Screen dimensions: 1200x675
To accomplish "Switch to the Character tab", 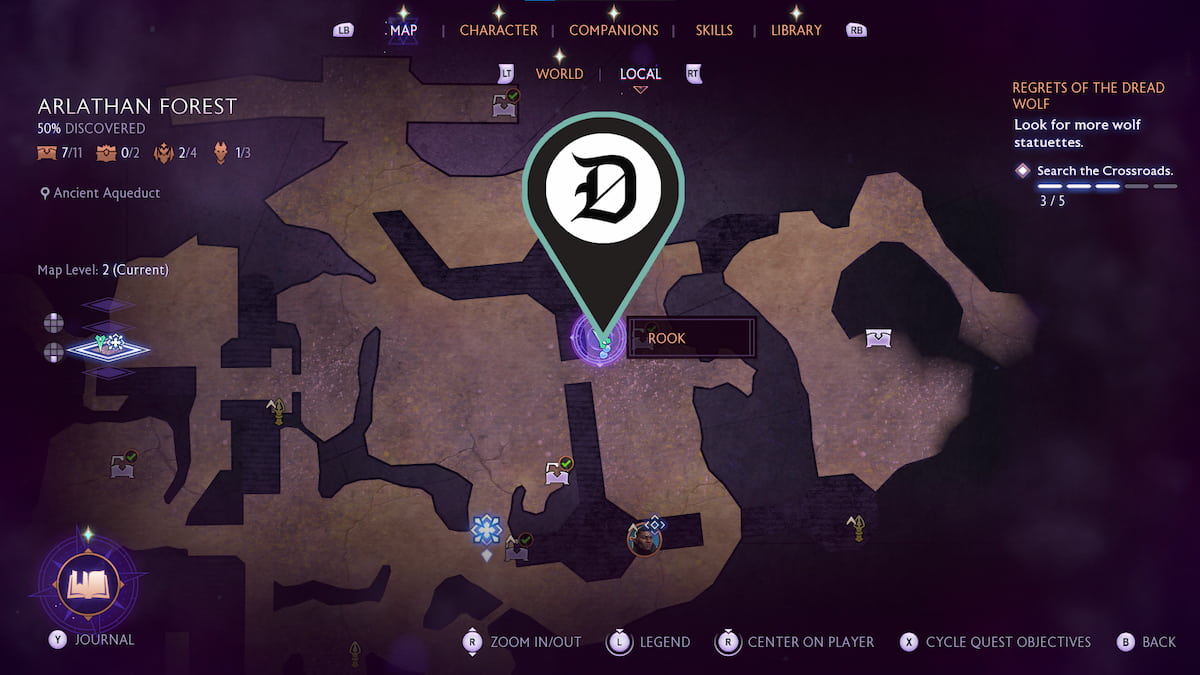I will point(498,30).
